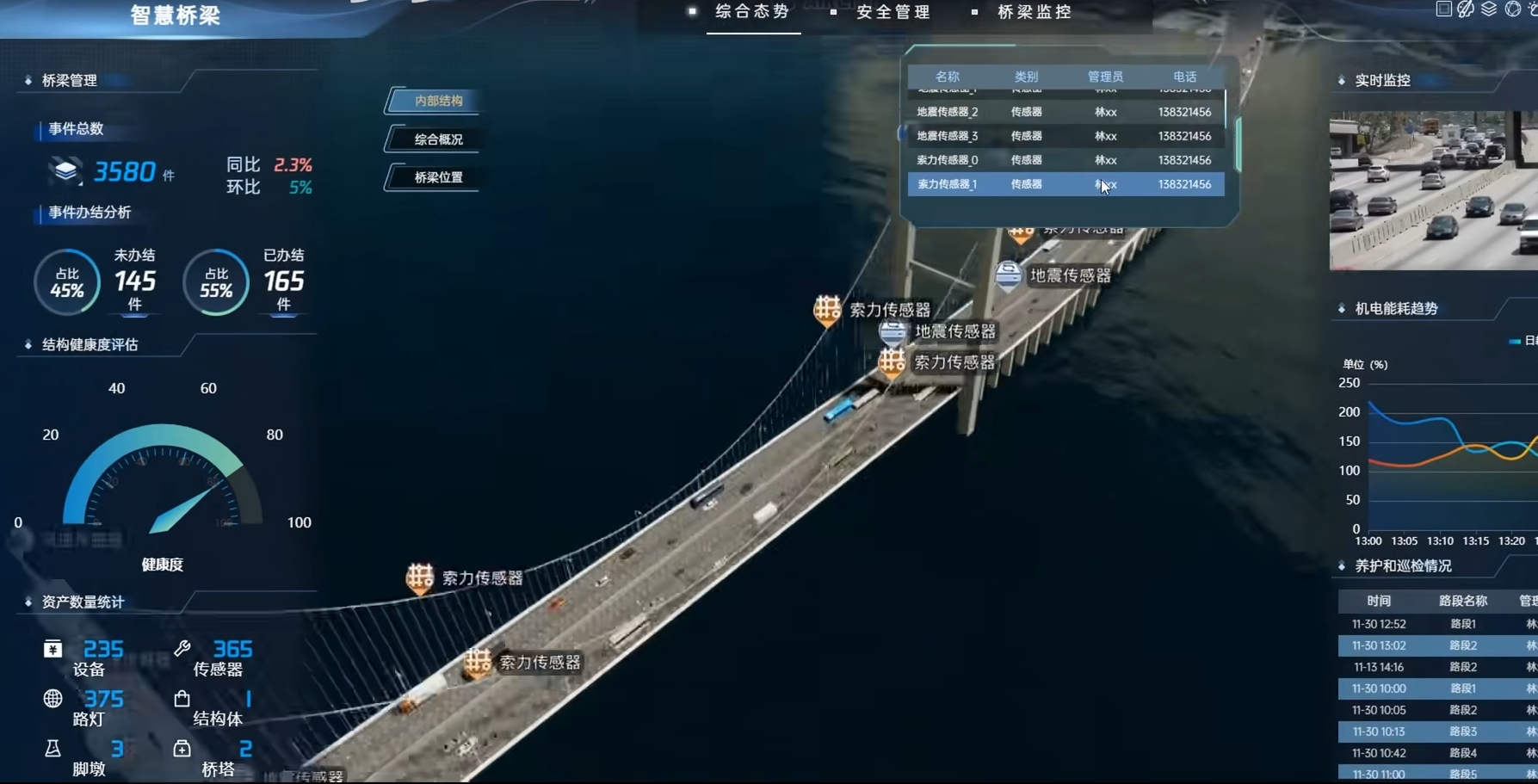Switch to the 综合态势 tab
1538x784 pixels.
point(752,12)
